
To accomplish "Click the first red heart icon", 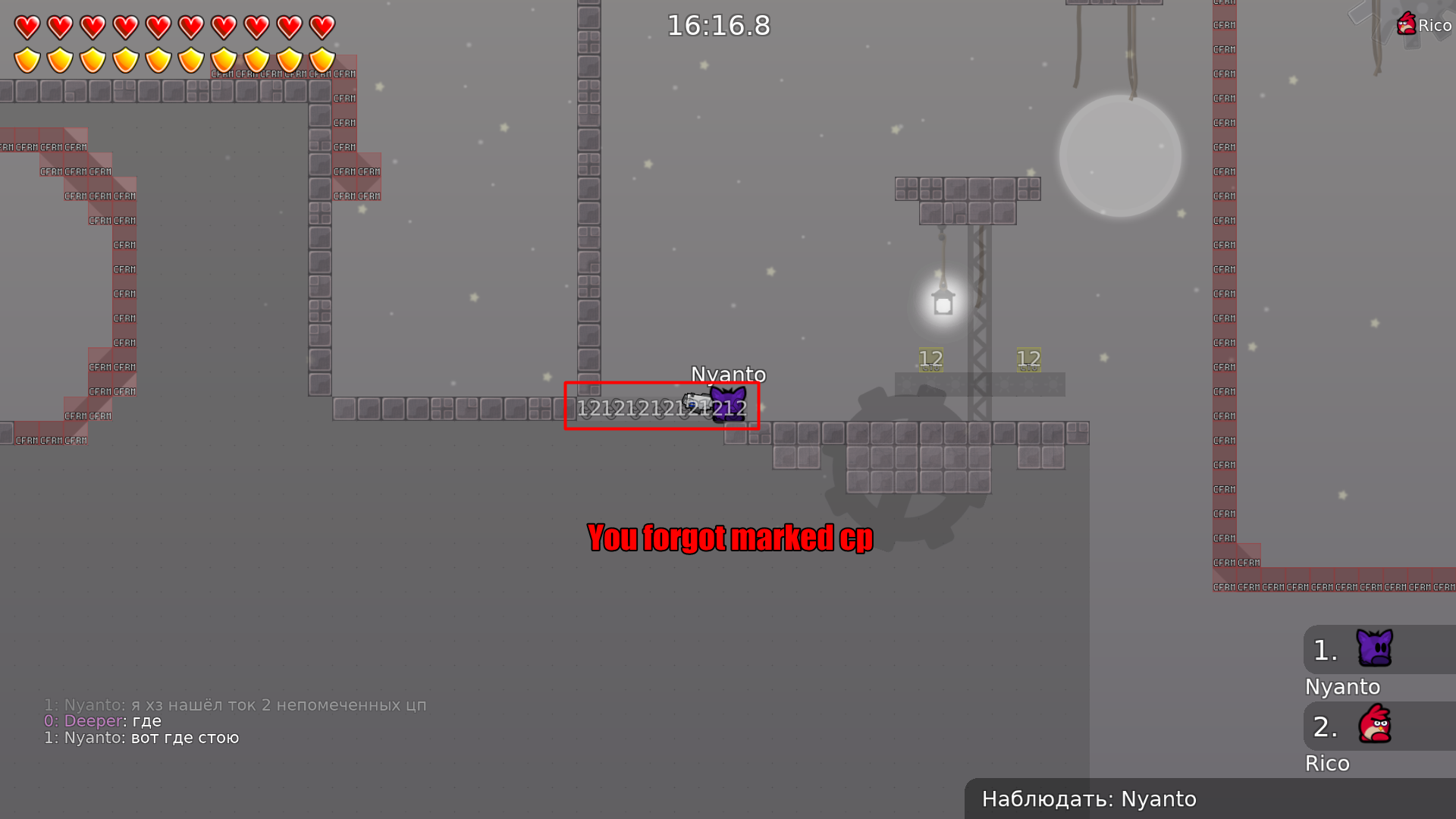I will click(26, 28).
